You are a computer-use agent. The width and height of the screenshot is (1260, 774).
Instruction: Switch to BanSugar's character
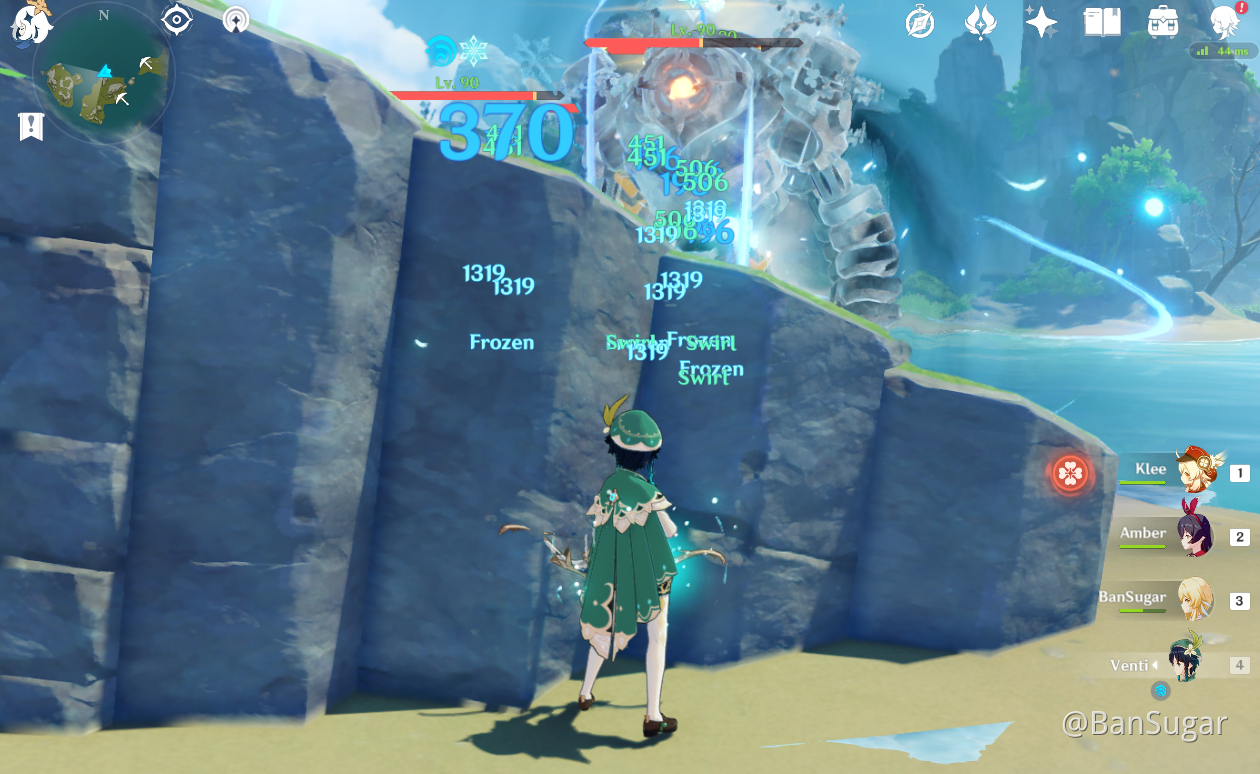[x=1194, y=600]
